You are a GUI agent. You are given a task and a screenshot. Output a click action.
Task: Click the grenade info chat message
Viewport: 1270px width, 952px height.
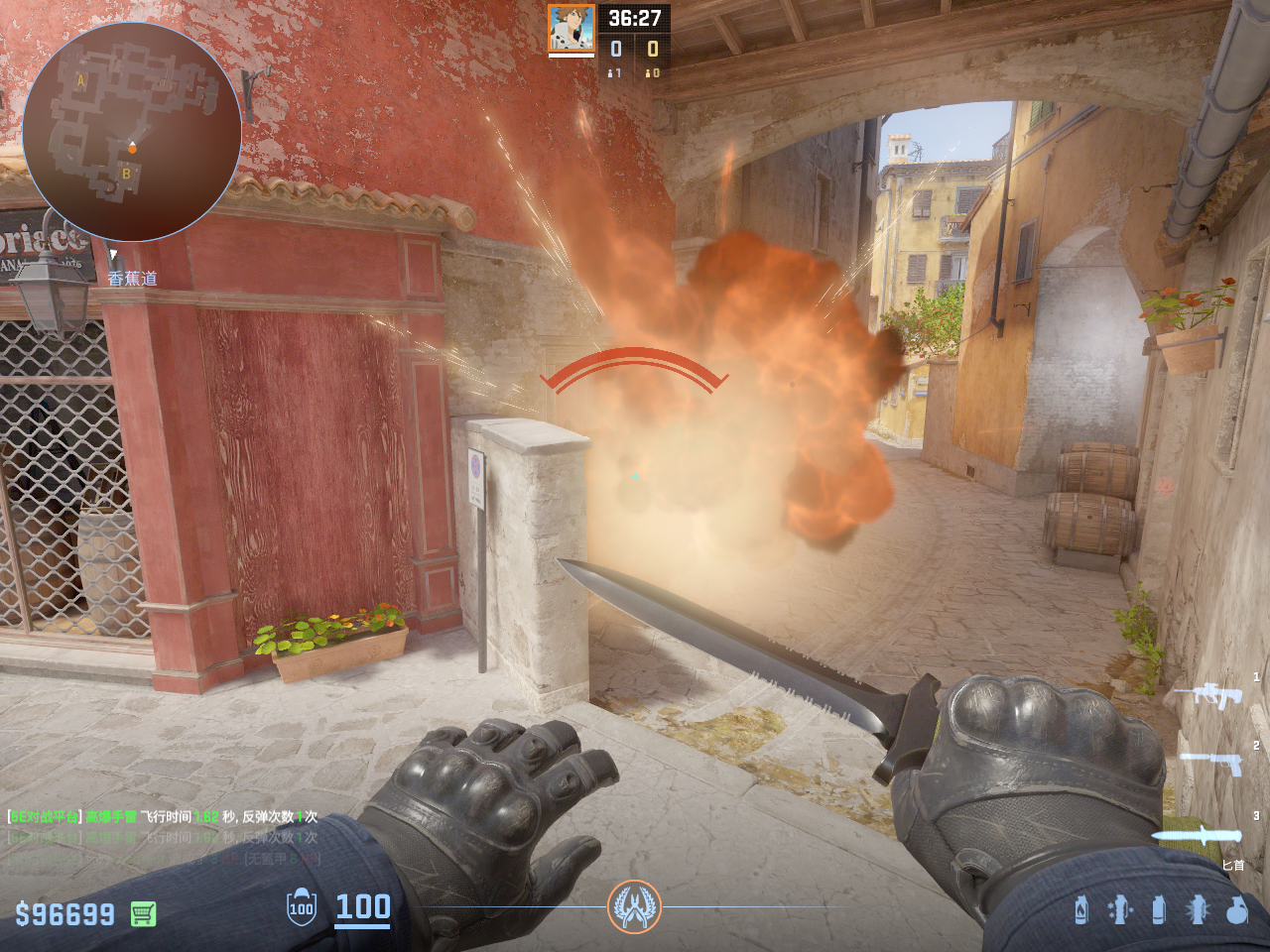163,817
